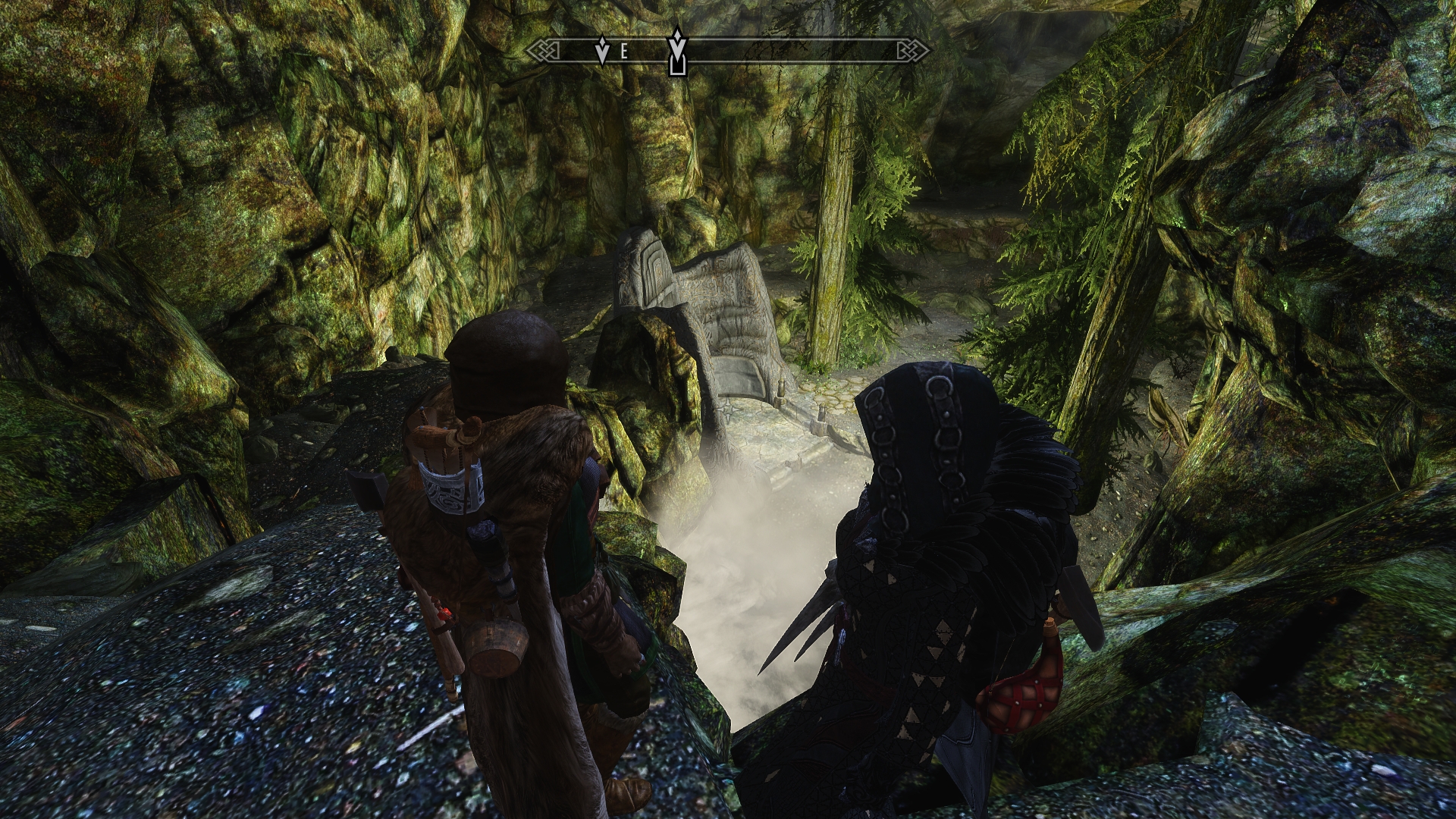Click the quest marker with the doorway symbol
Image resolution: width=1456 pixels, height=819 pixels.
tap(676, 53)
